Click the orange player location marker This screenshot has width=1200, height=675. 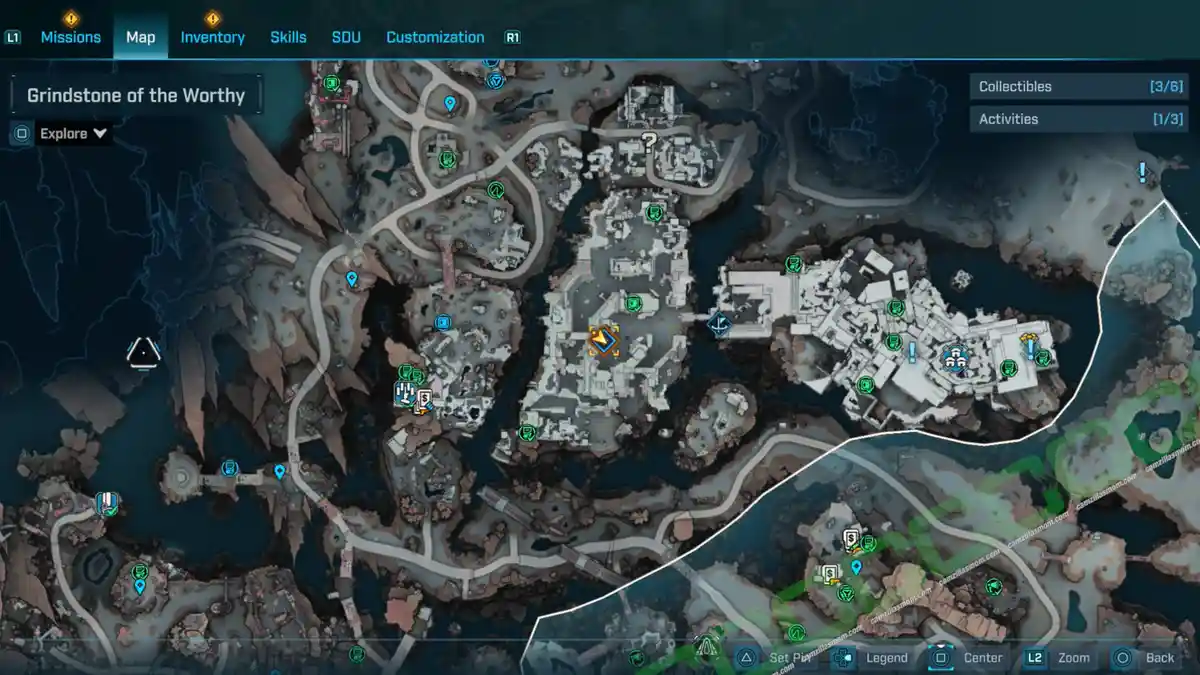pos(603,343)
